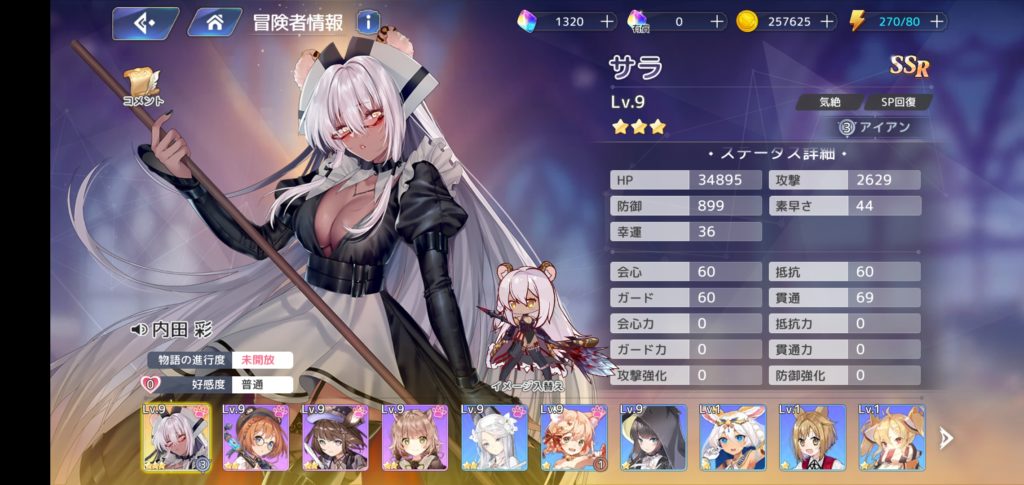1024x485 pixels.
Task: Open the コメント scroll icon
Action: pyautogui.click(x=142, y=87)
